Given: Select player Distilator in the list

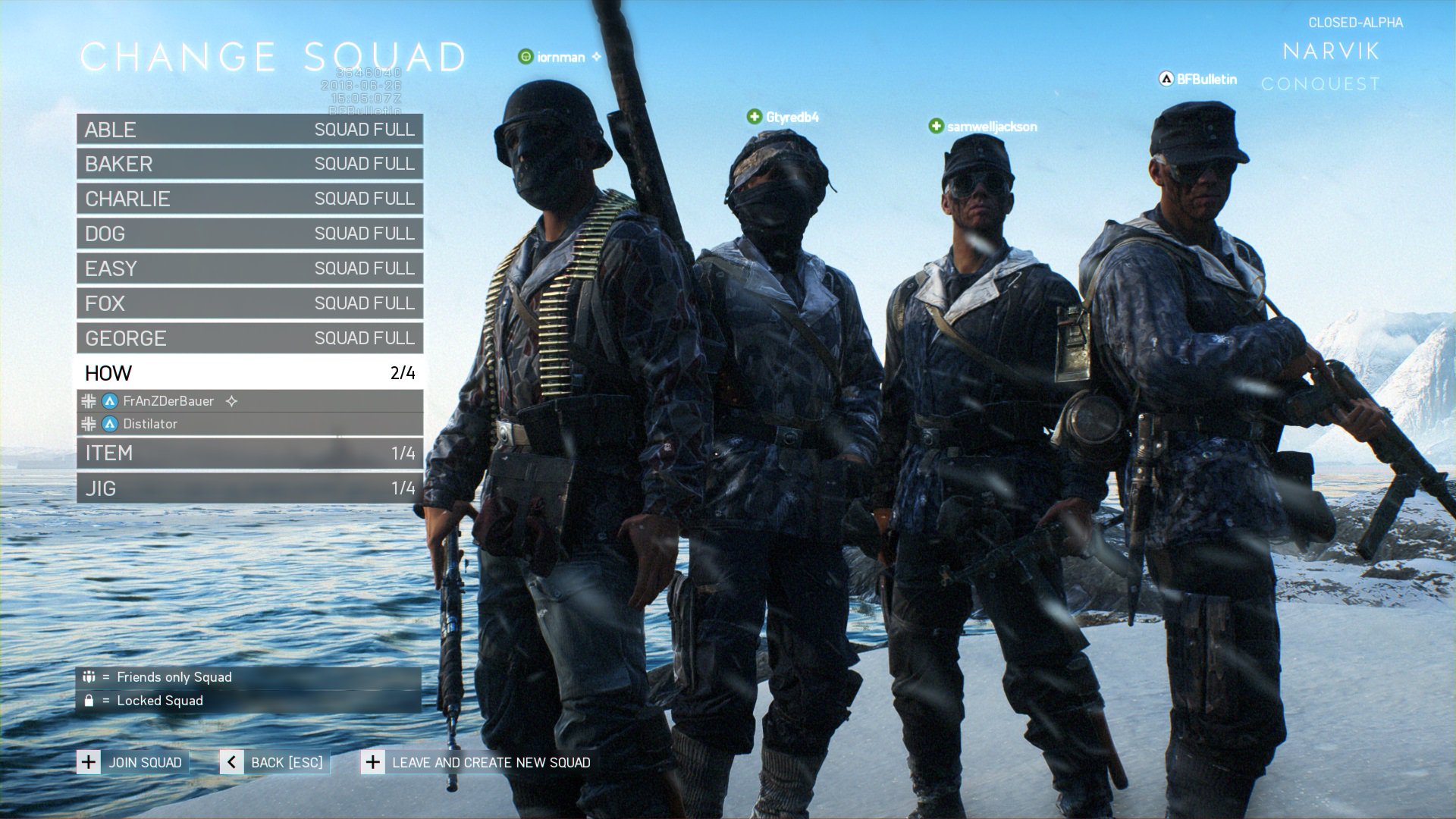Looking at the screenshot, I should click(150, 424).
